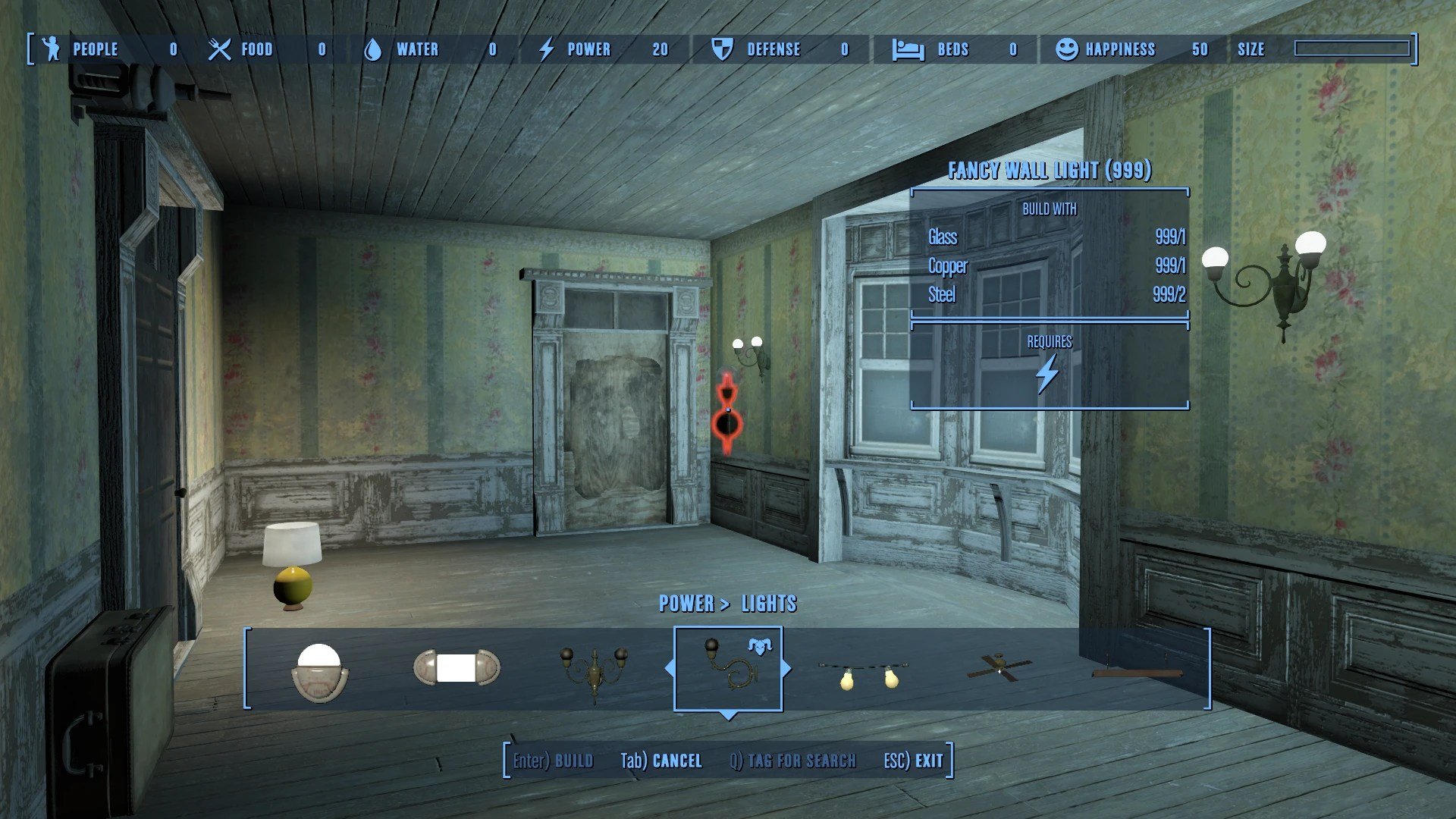
Task: Select the dome wall light item
Action: pos(319,671)
